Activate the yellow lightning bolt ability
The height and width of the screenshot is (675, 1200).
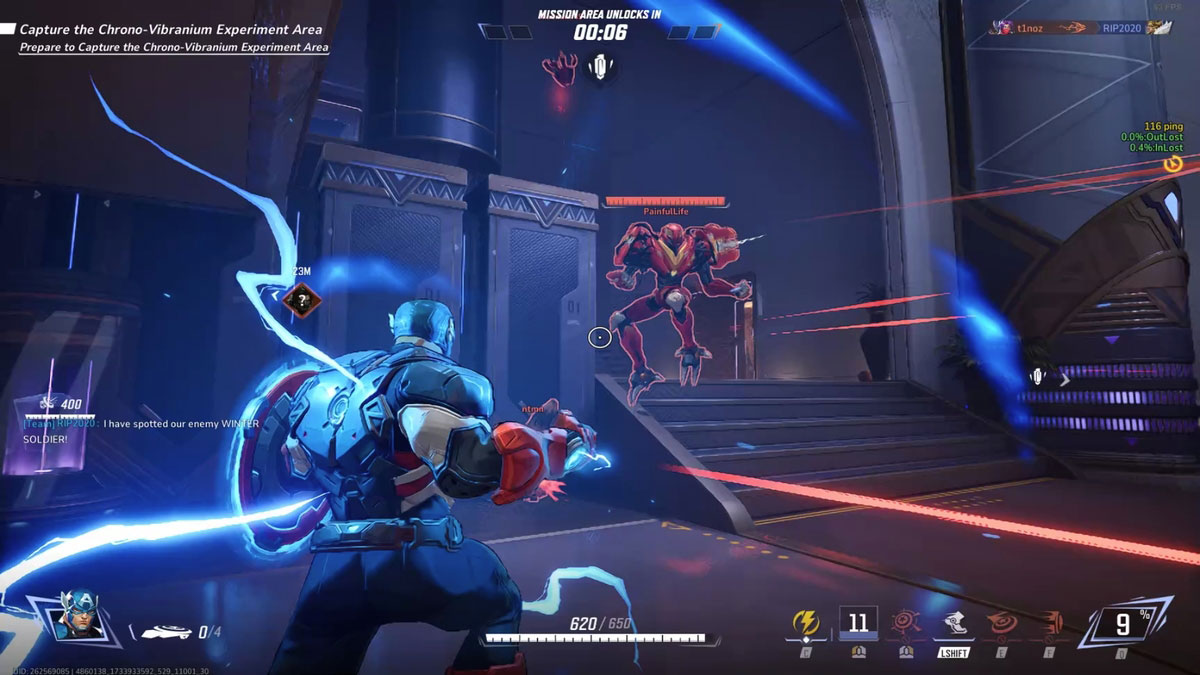coord(806,624)
